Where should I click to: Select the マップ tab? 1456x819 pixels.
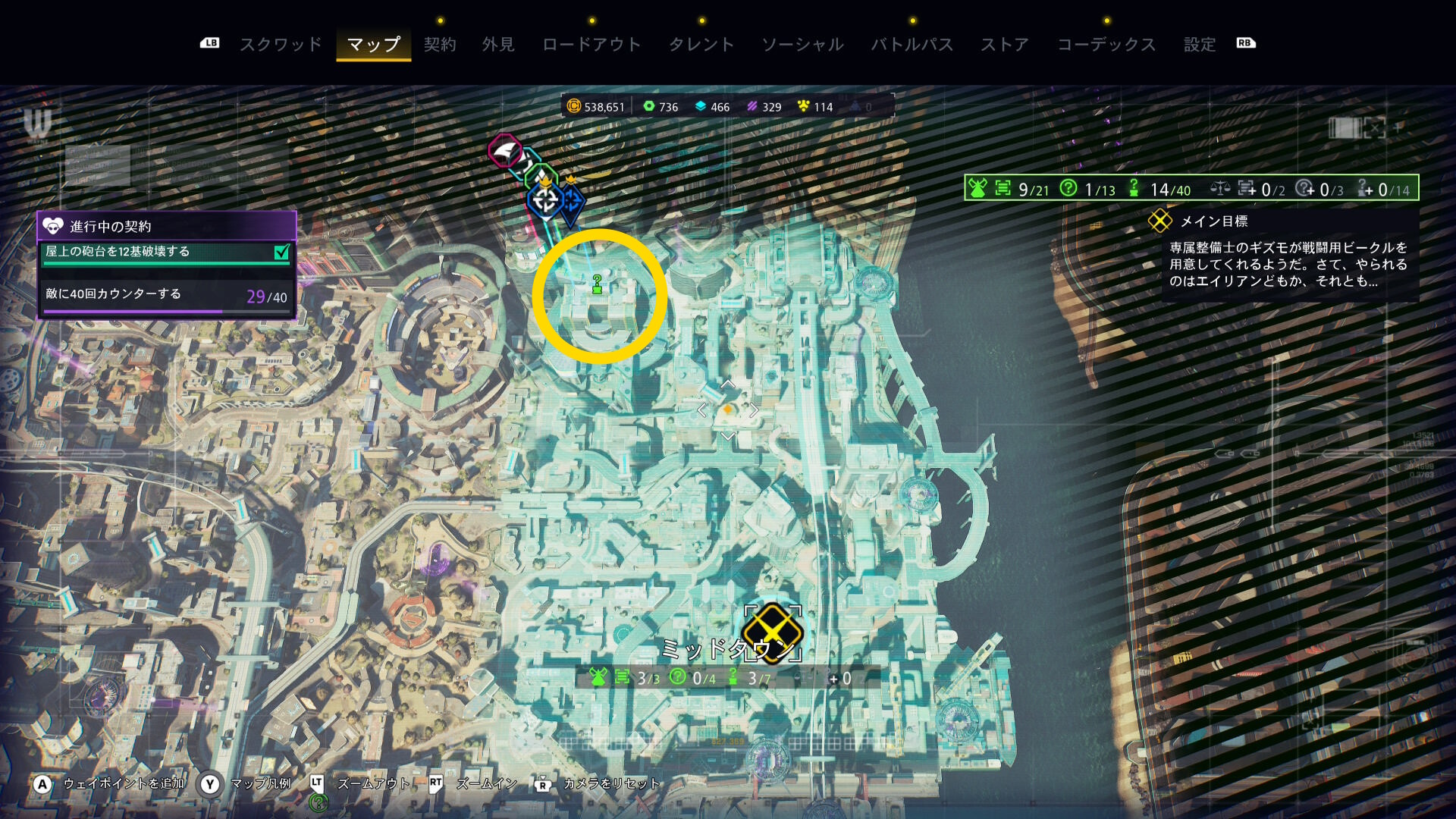(x=373, y=45)
